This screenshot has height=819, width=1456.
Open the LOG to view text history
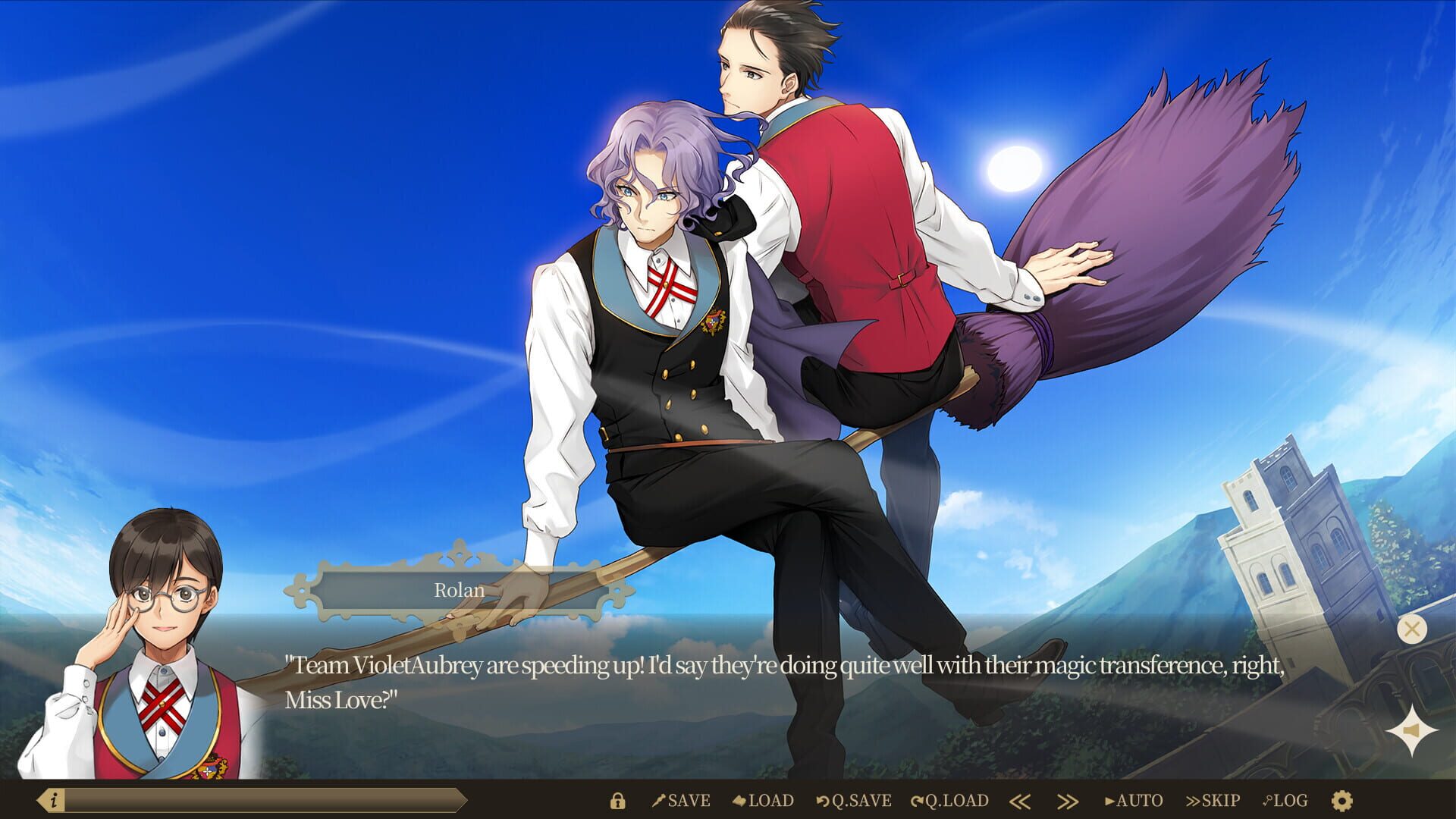(x=1288, y=801)
